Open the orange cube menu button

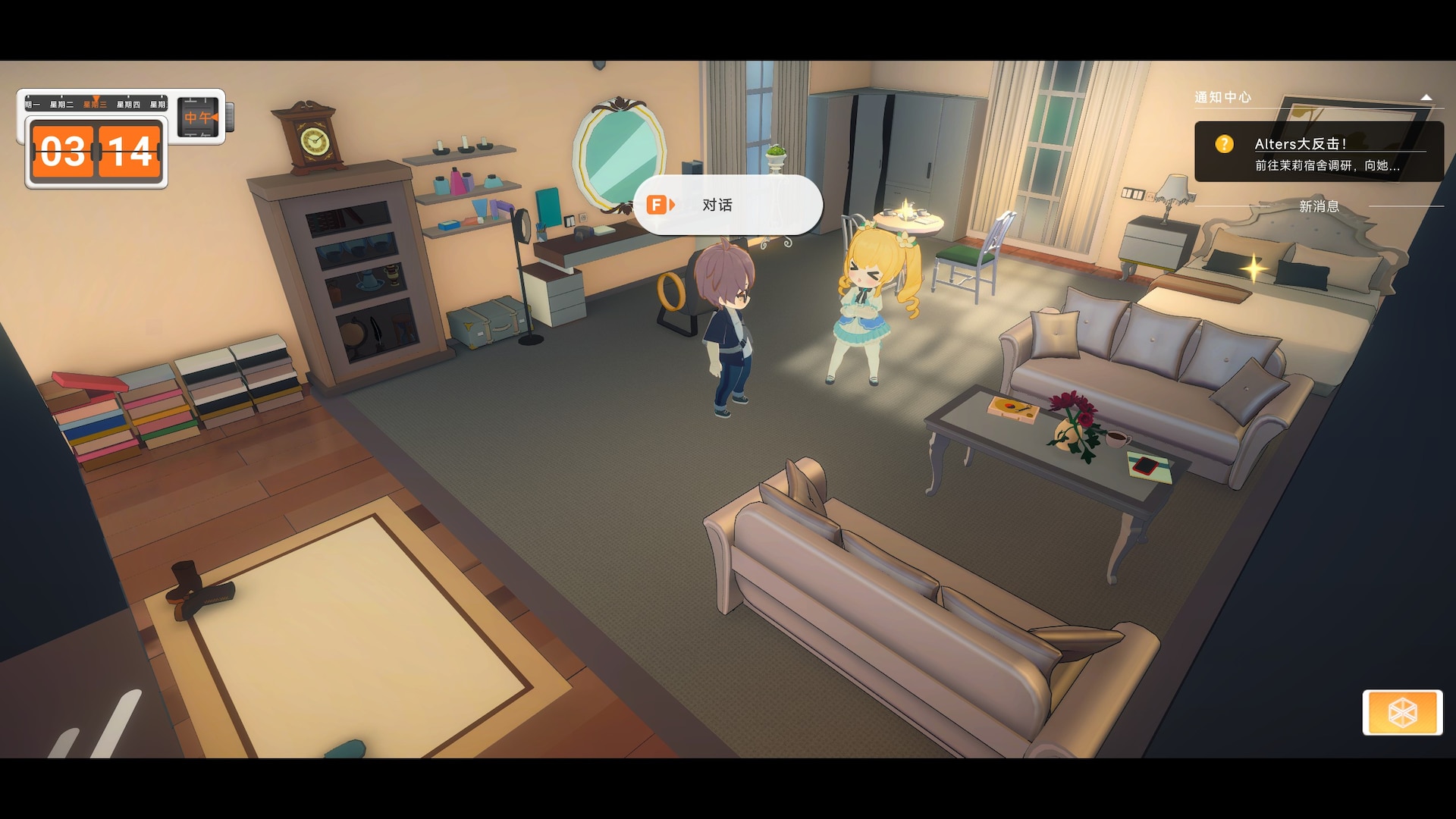pyautogui.click(x=1401, y=712)
